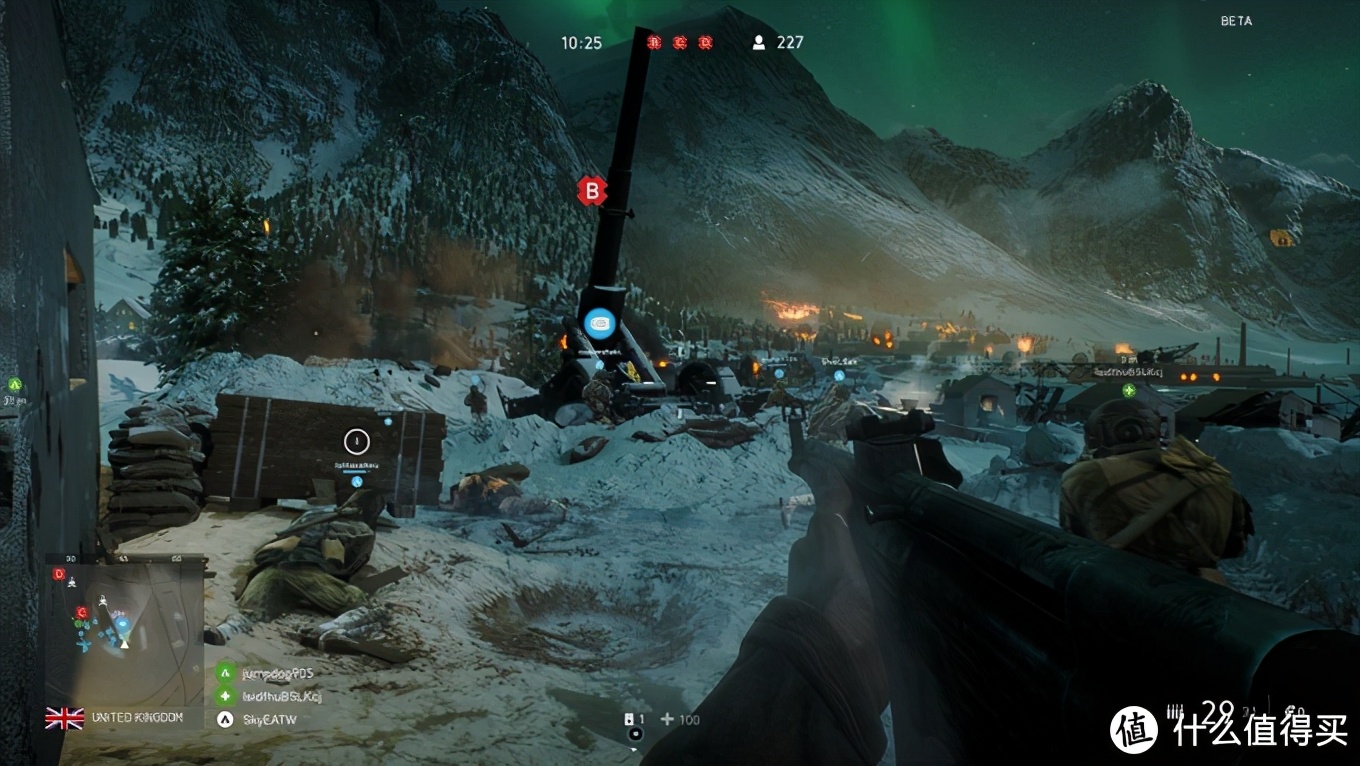The height and width of the screenshot is (766, 1360).
Task: Click the 什么值得买 watermark logo
Action: click(1134, 730)
